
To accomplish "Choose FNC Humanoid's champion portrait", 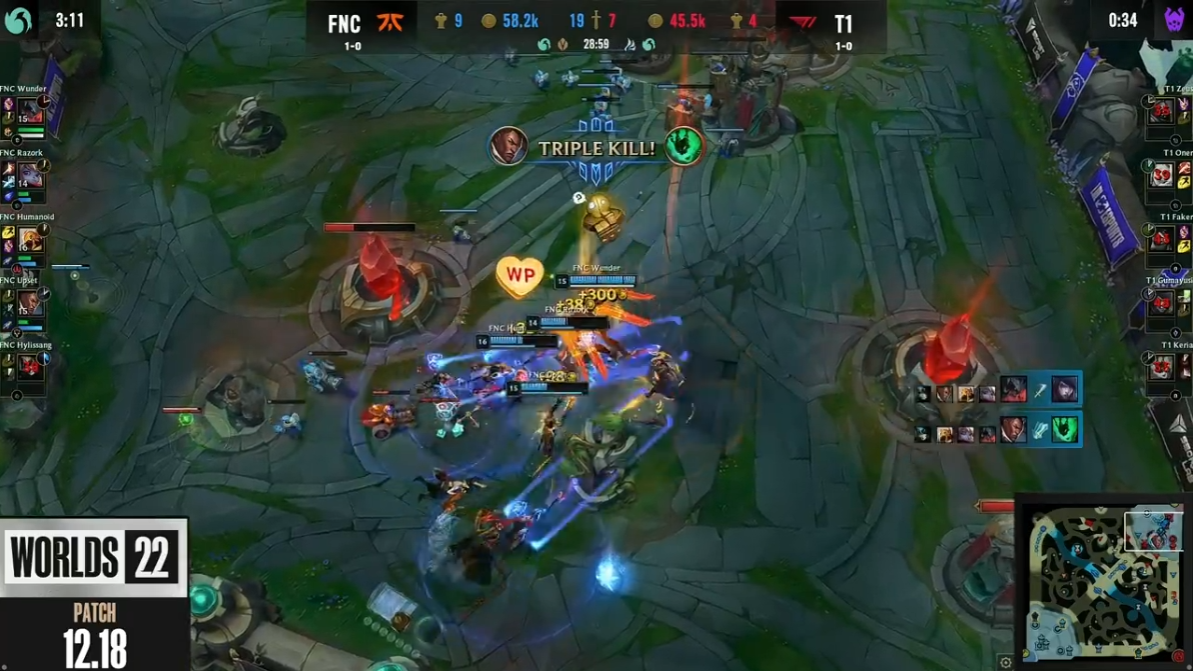I will (31, 240).
